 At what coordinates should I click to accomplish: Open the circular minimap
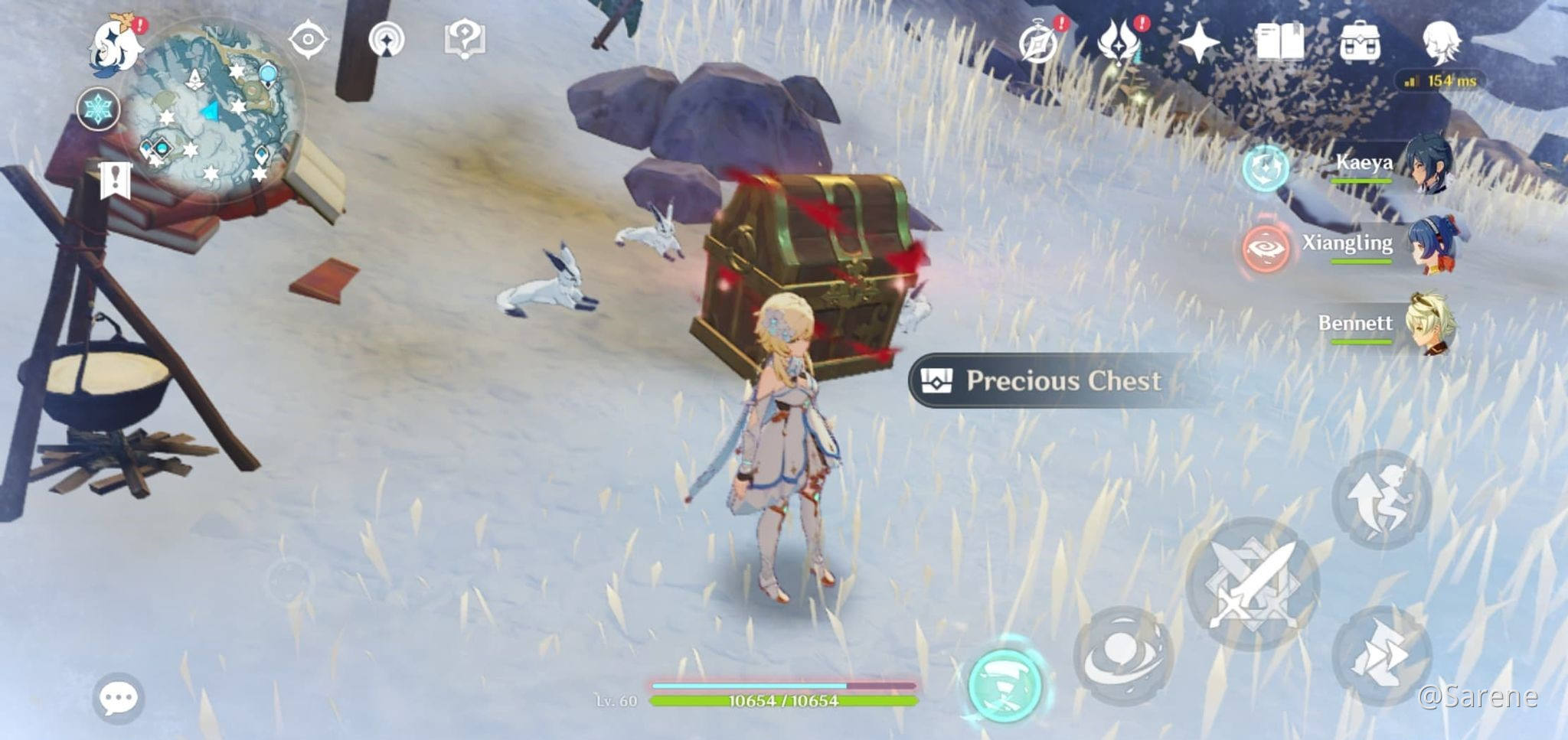(x=212, y=115)
